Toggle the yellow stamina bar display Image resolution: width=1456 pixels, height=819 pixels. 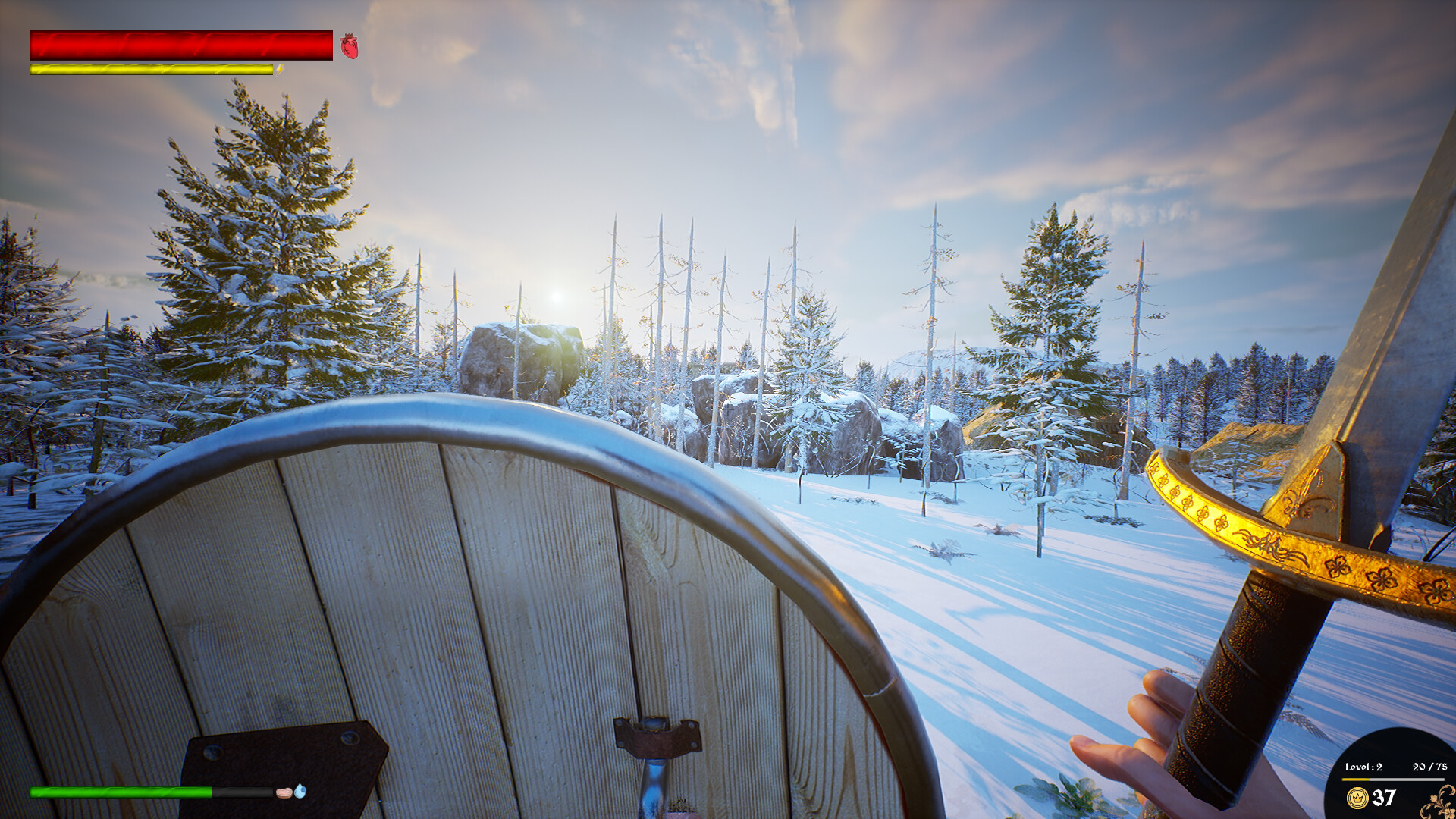(150, 70)
